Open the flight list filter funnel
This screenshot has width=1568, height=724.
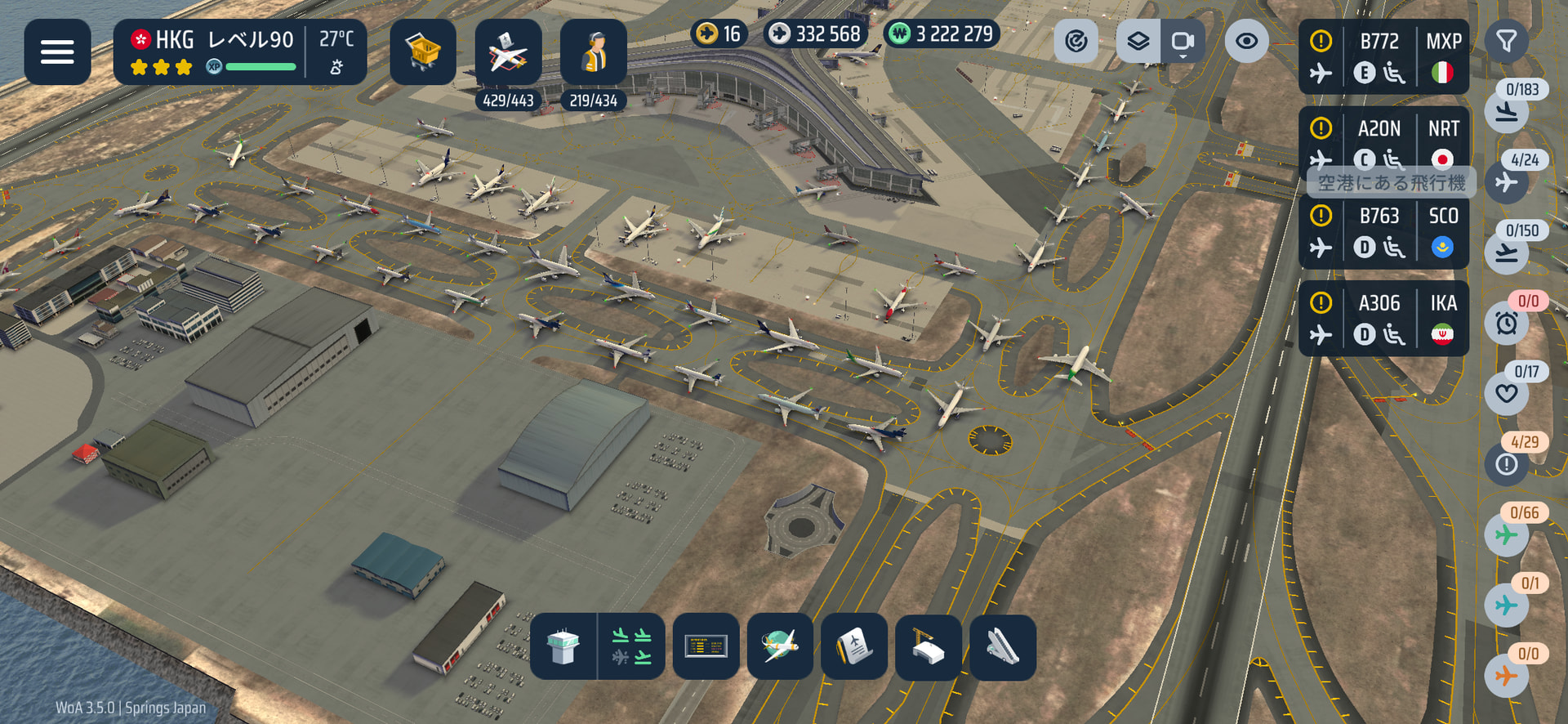pos(1506,41)
